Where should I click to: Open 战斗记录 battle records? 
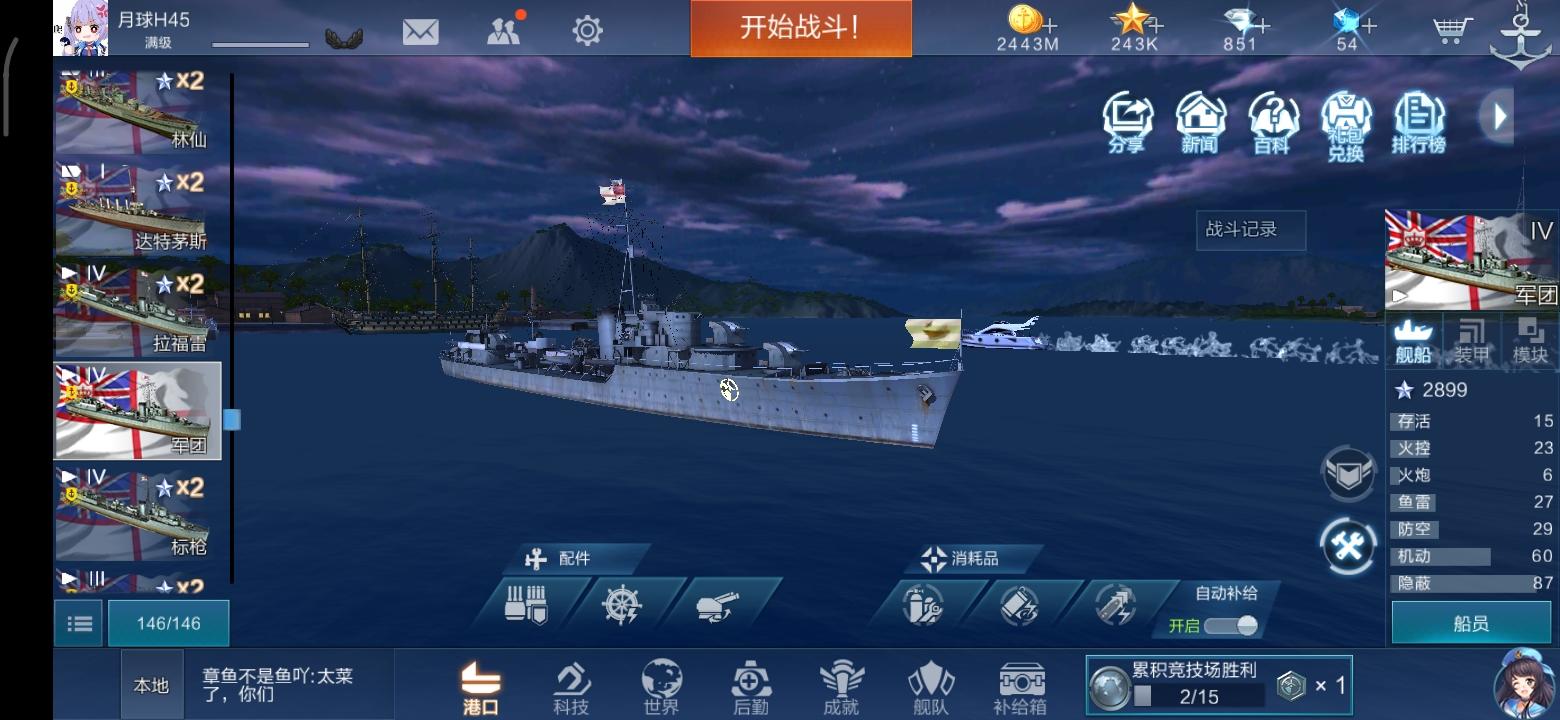[1251, 231]
